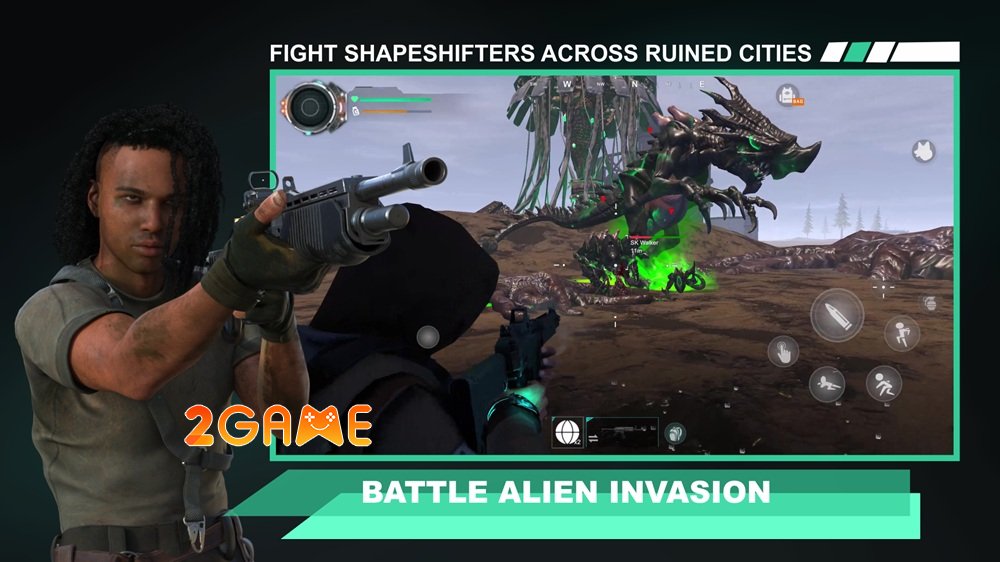Select the globe item slot
The image size is (1000, 562).
pos(567,432)
